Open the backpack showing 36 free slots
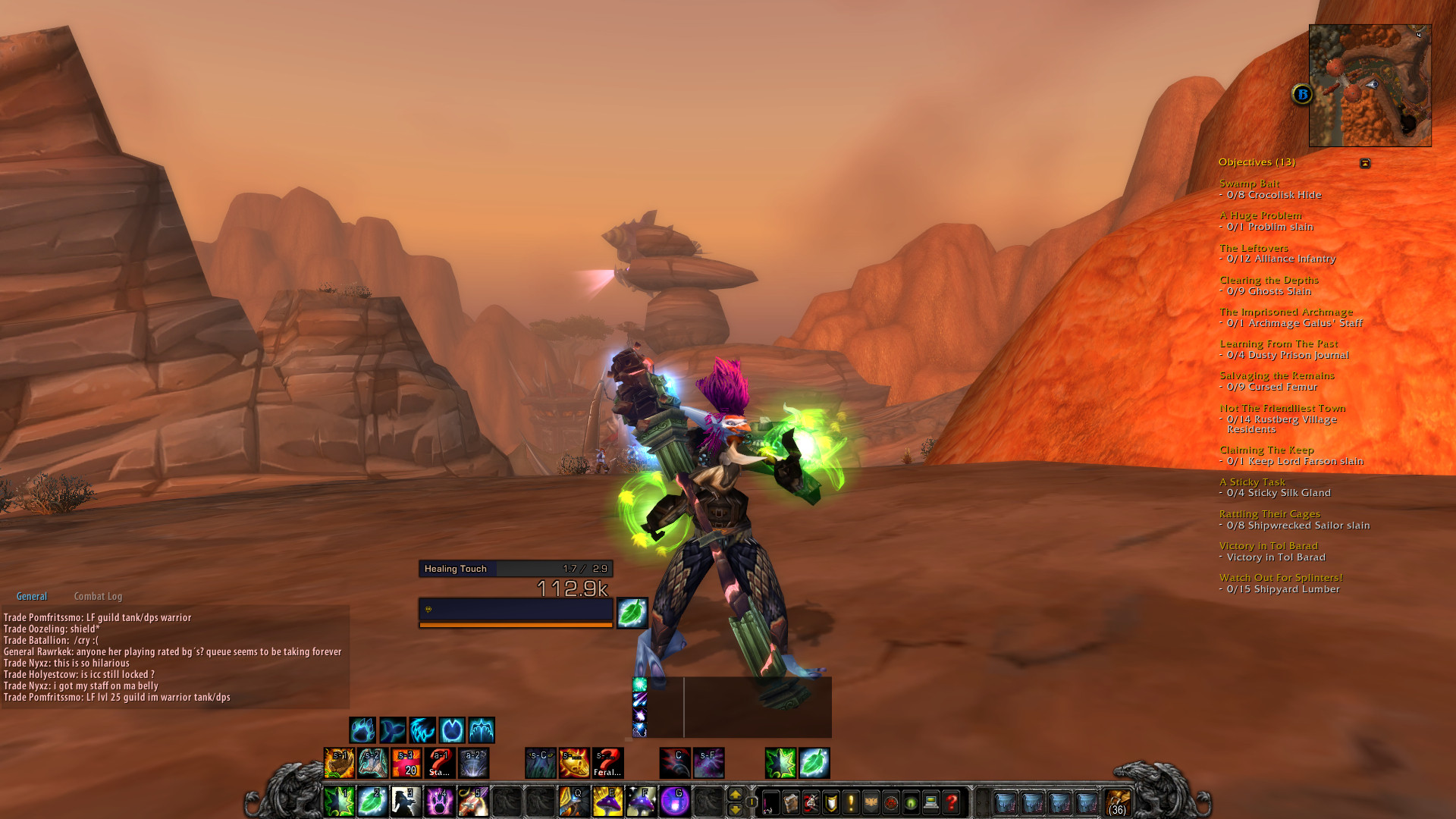 click(1117, 802)
